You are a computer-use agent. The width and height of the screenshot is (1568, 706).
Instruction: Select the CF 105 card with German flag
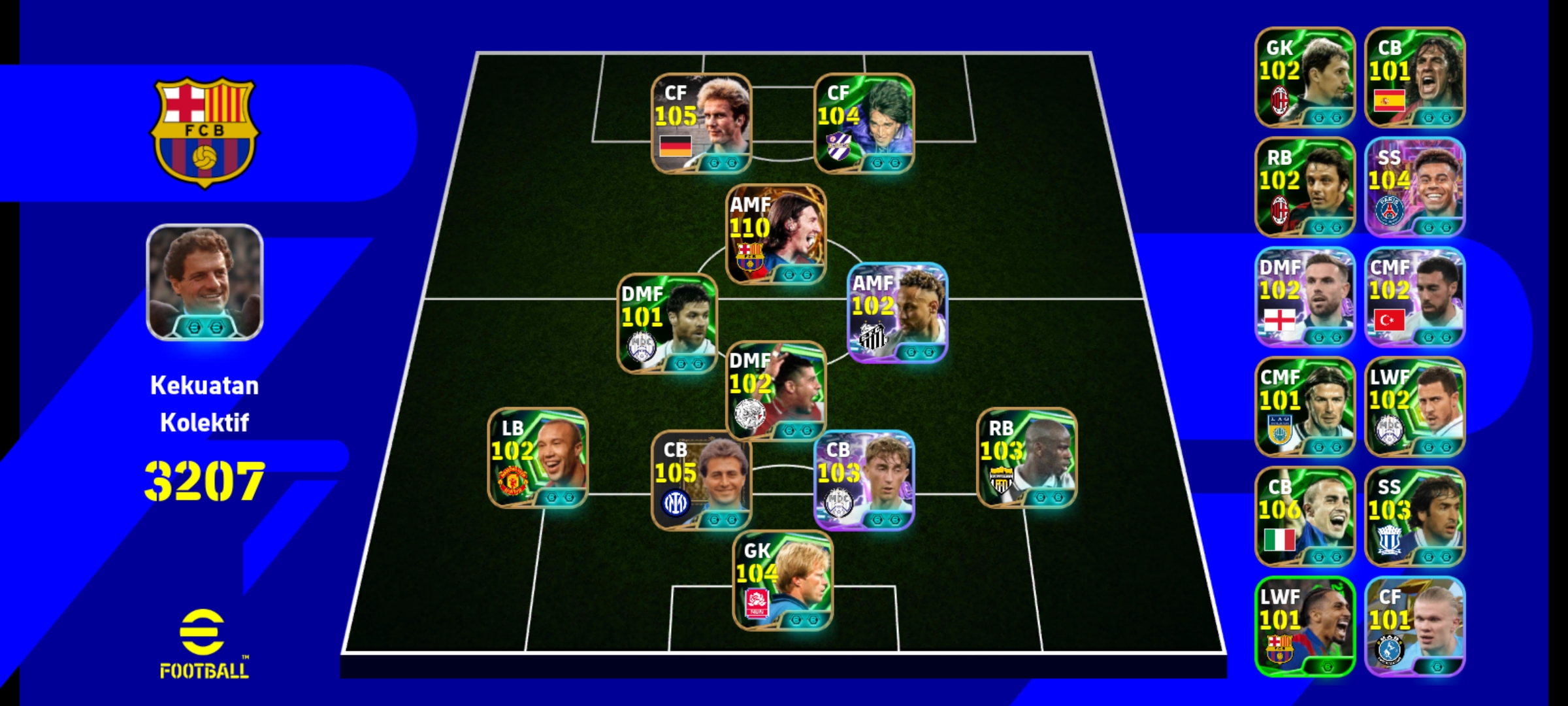coord(701,123)
